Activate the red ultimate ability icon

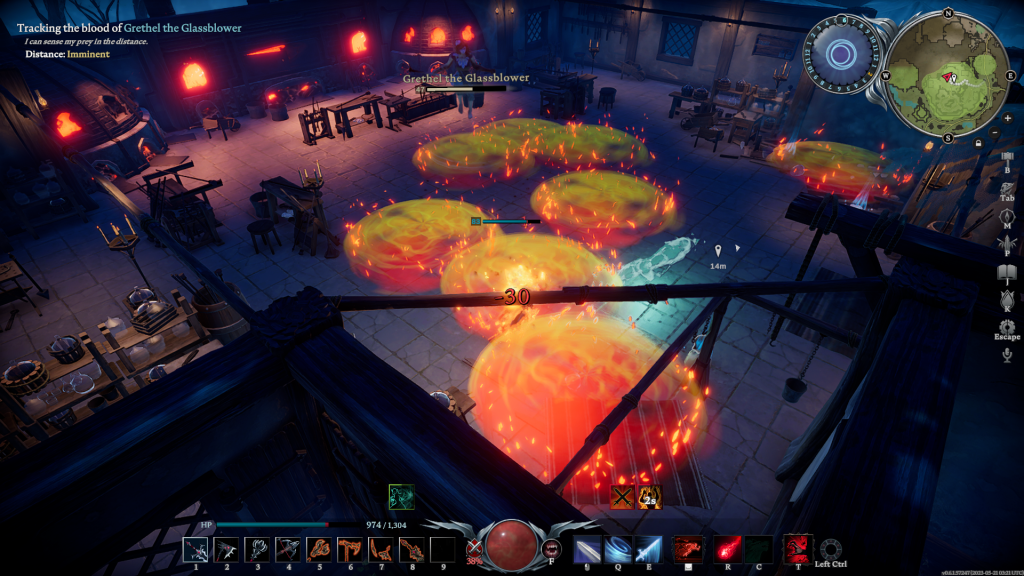tap(797, 548)
